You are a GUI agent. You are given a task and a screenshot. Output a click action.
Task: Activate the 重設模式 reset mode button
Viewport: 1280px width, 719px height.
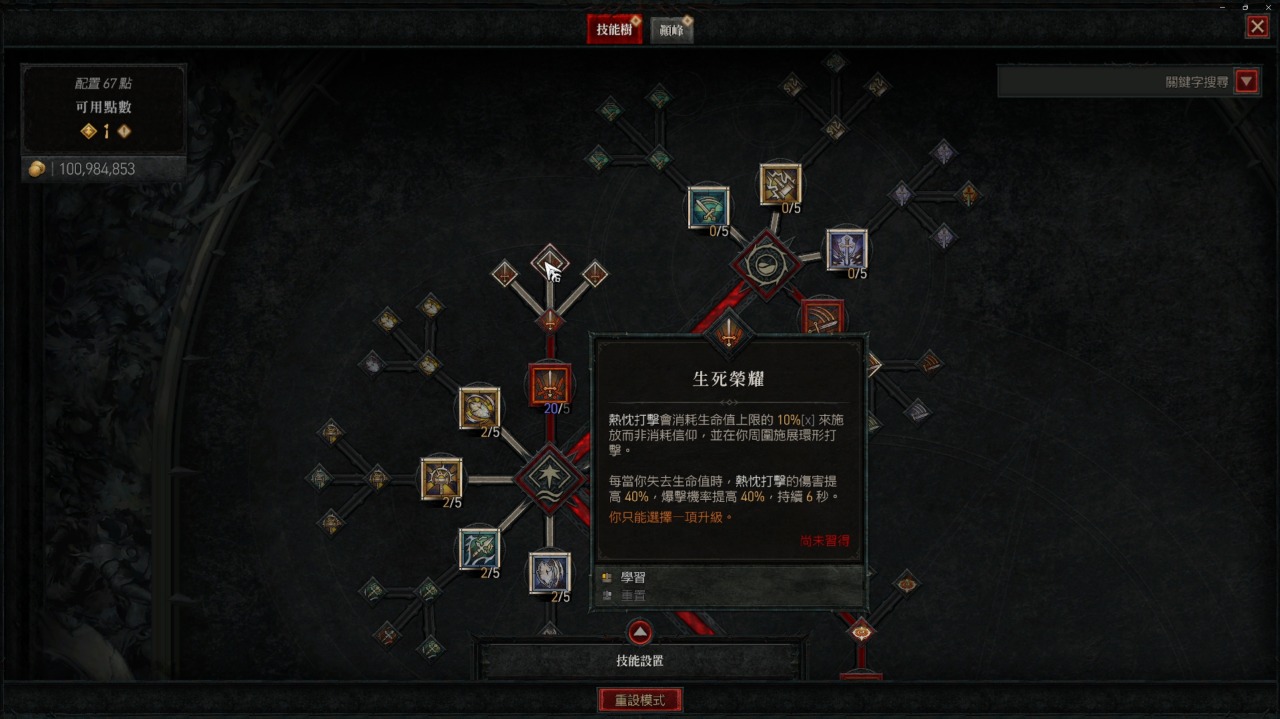(x=640, y=700)
